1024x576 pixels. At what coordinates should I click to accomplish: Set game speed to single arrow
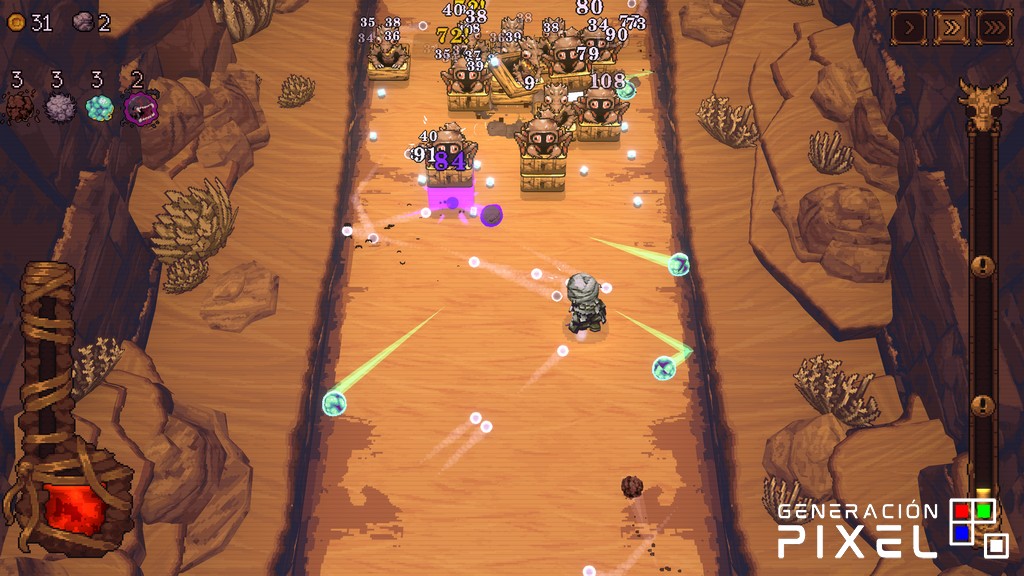(908, 27)
